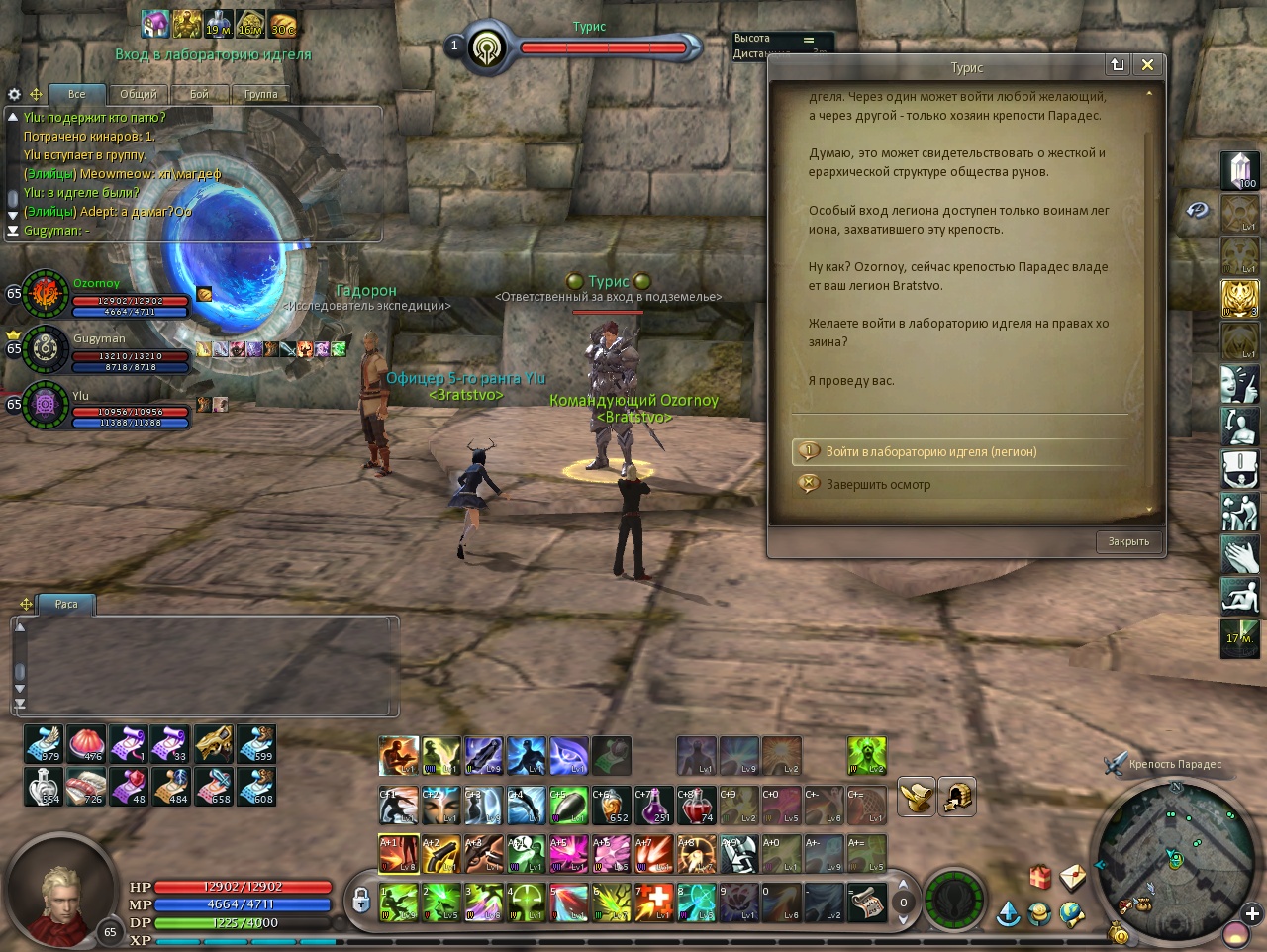This screenshot has width=1267, height=952.
Task: Open the mail envelope icon
Action: pyautogui.click(x=1073, y=877)
